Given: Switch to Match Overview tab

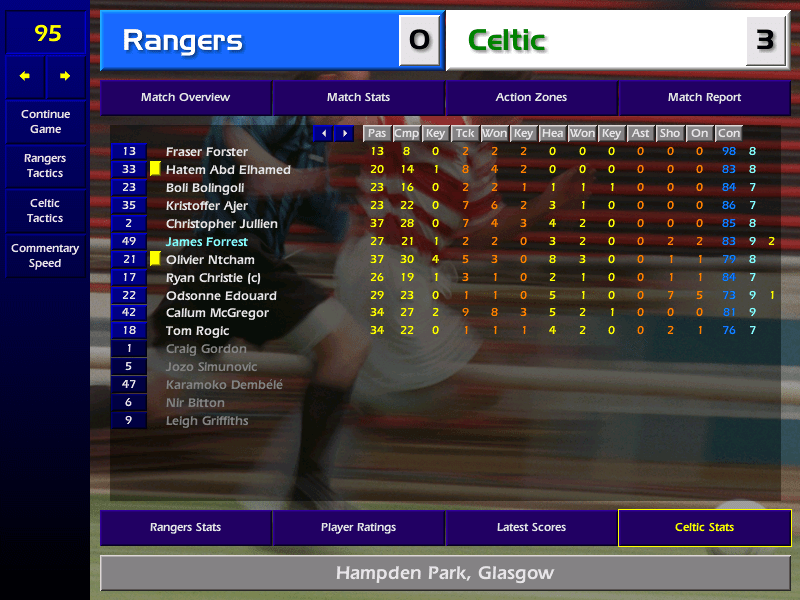Looking at the screenshot, I should [x=185, y=98].
